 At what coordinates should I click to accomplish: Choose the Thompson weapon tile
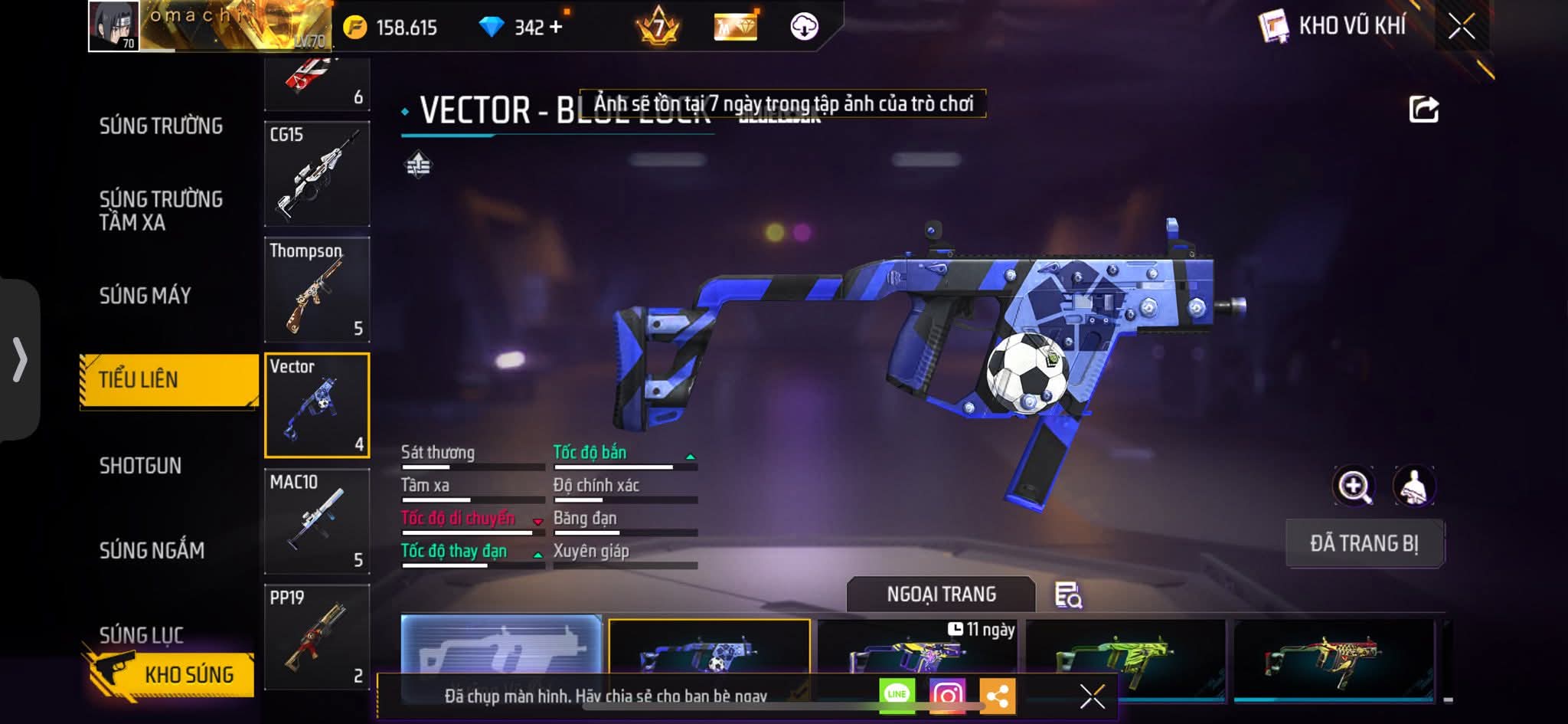317,290
